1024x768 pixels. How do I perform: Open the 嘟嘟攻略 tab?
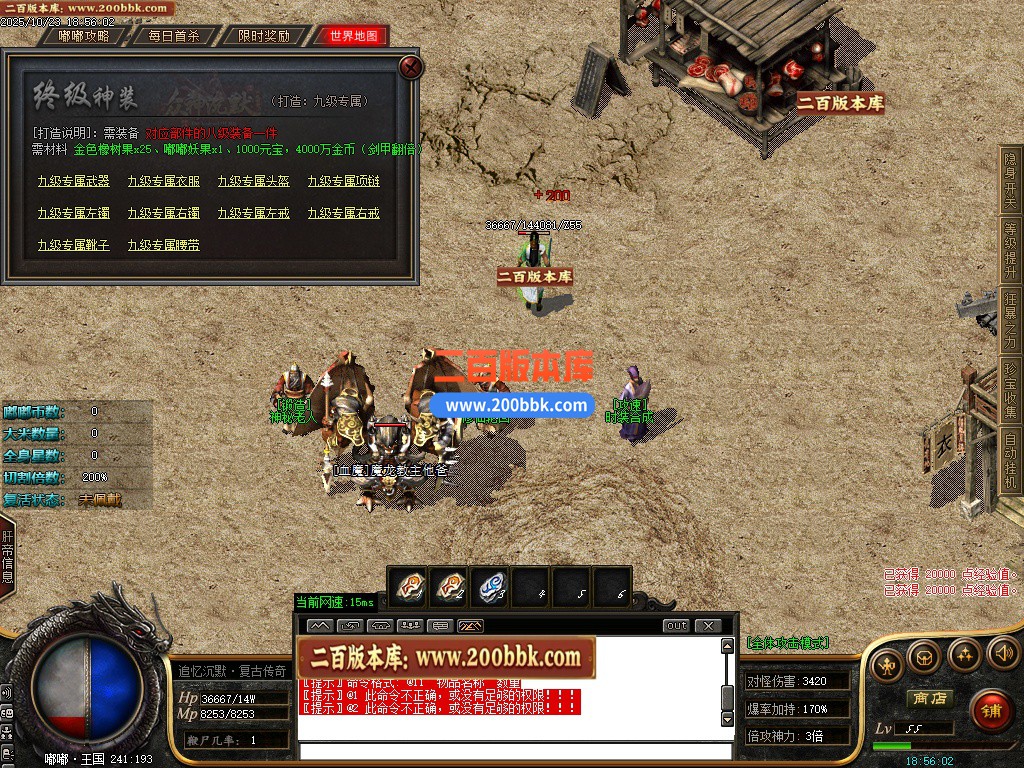(x=84, y=36)
